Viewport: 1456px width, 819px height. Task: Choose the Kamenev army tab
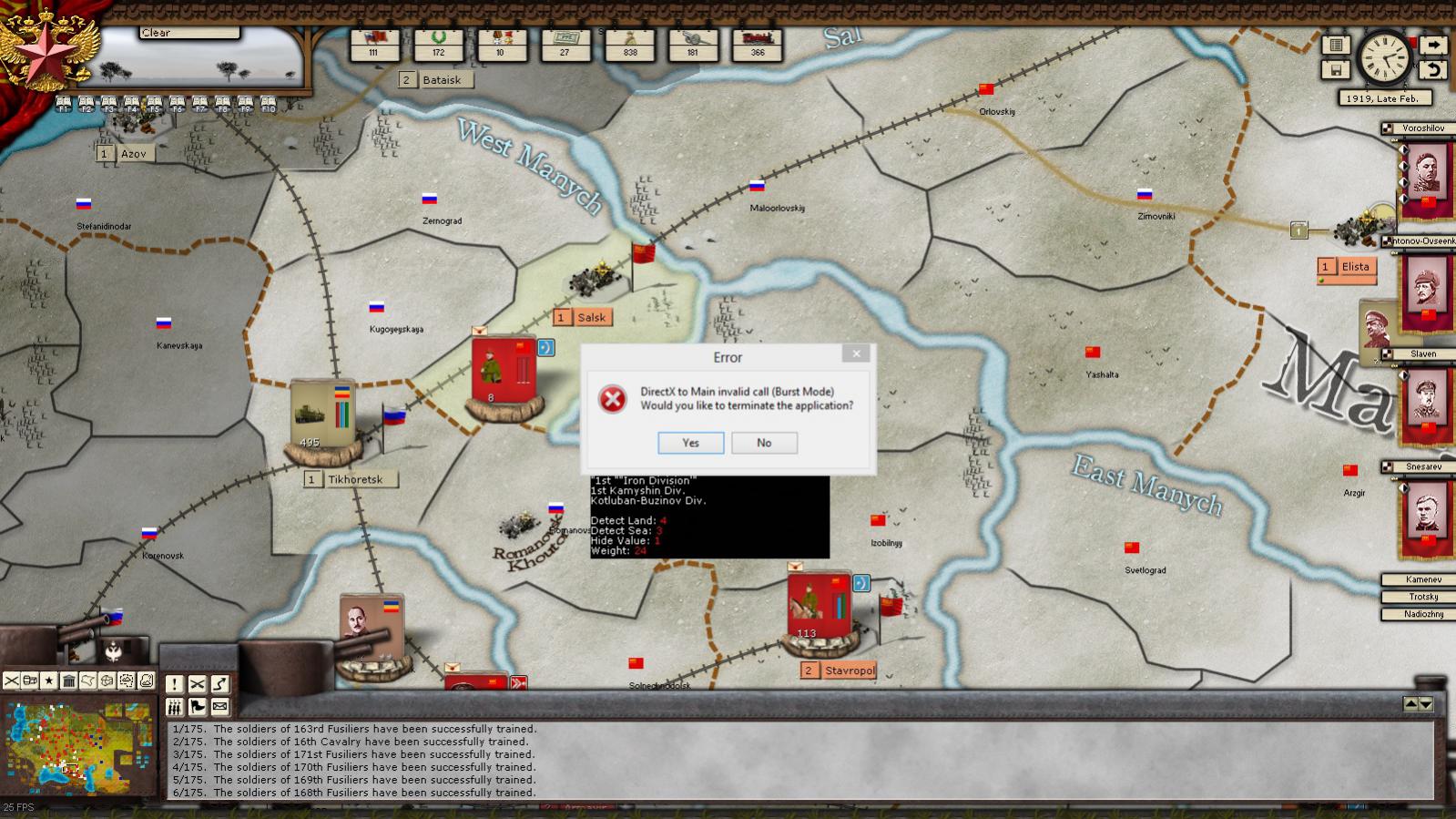[1423, 579]
